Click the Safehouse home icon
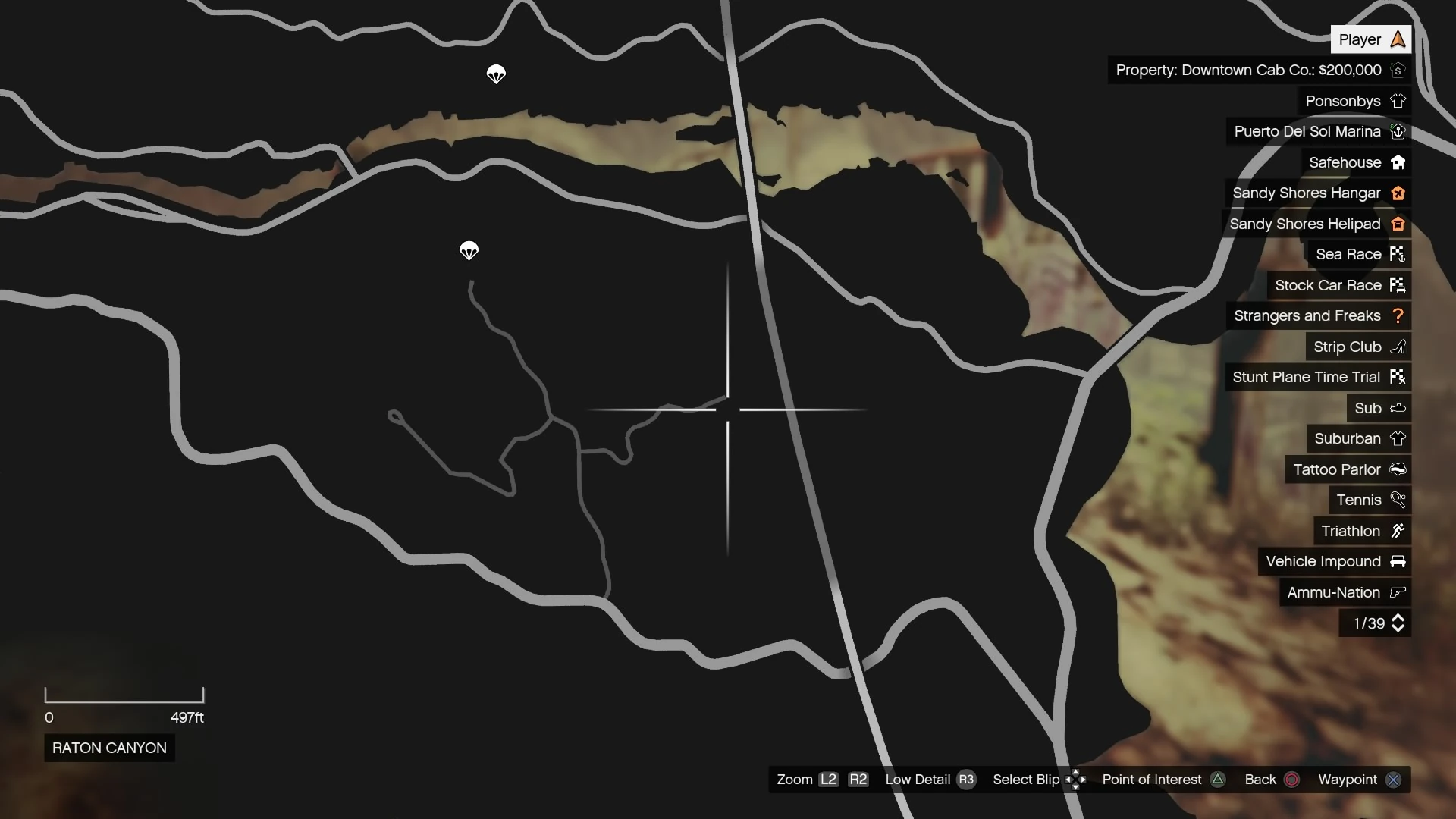 tap(1399, 162)
